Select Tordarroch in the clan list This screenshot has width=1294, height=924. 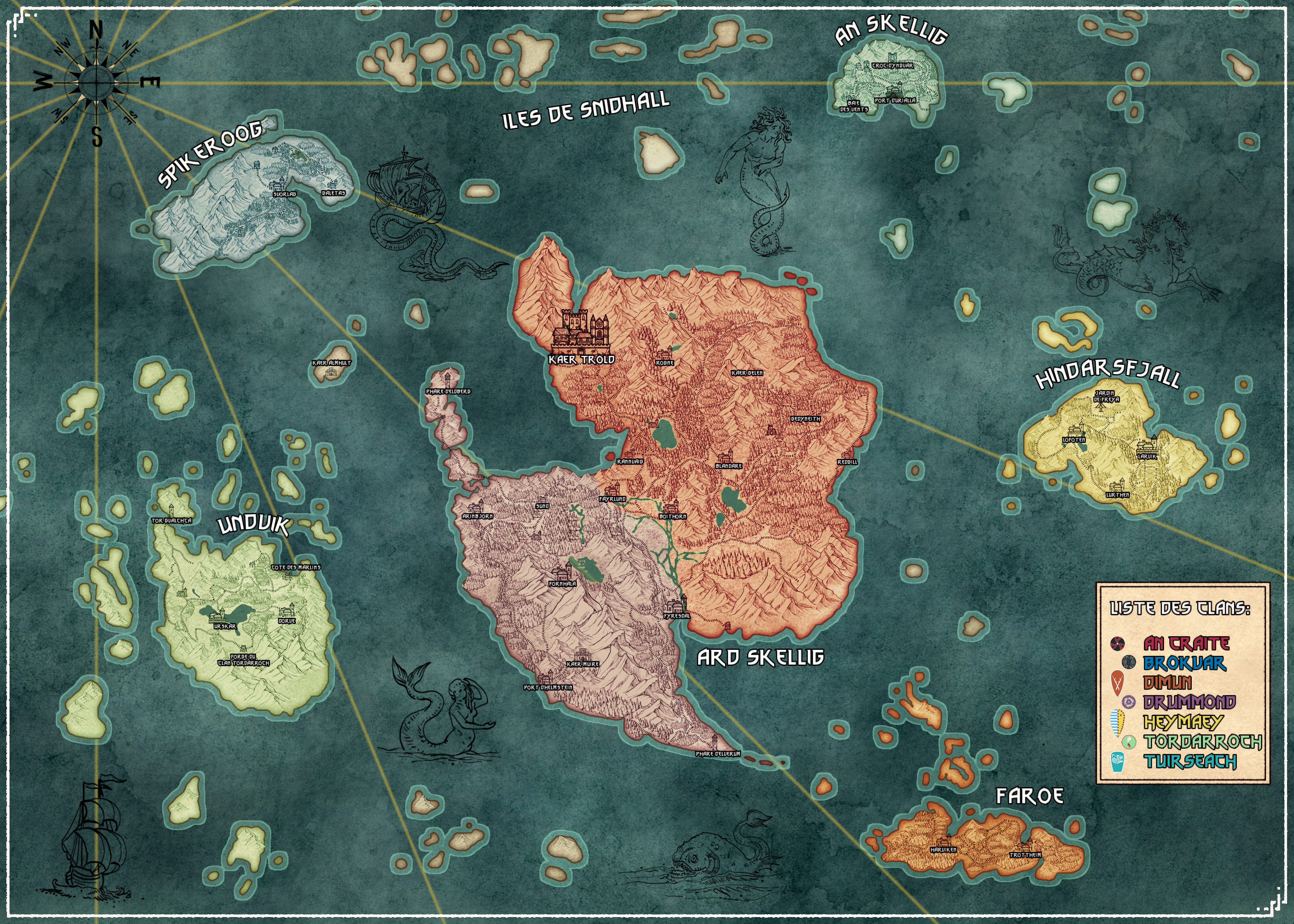(1202, 742)
